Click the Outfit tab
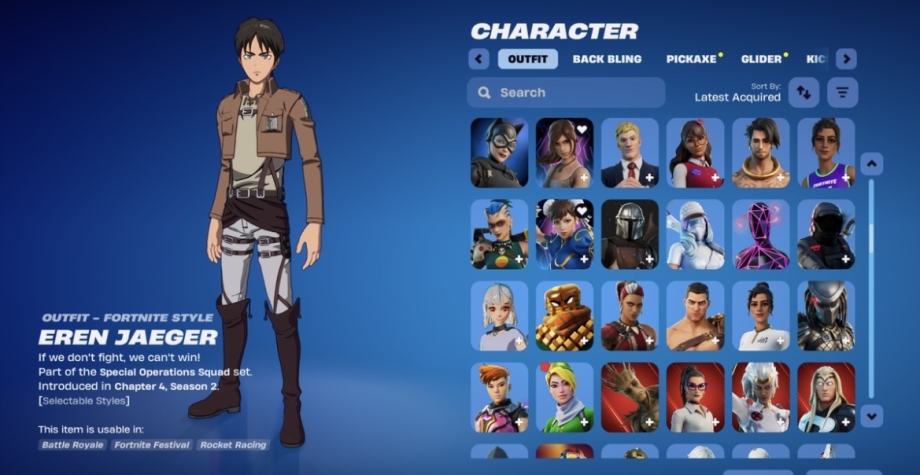Screen dimensions: 920x475 click(x=528, y=59)
